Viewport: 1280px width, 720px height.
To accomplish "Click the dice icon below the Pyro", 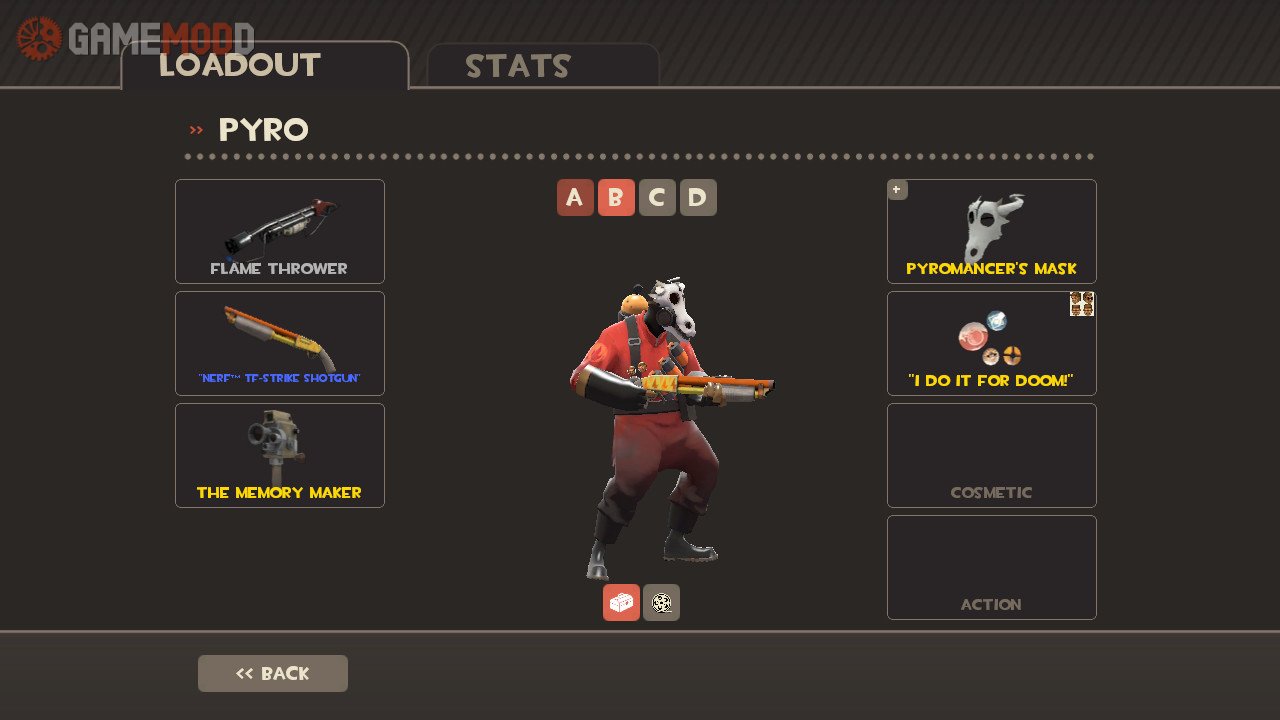I will coord(661,603).
